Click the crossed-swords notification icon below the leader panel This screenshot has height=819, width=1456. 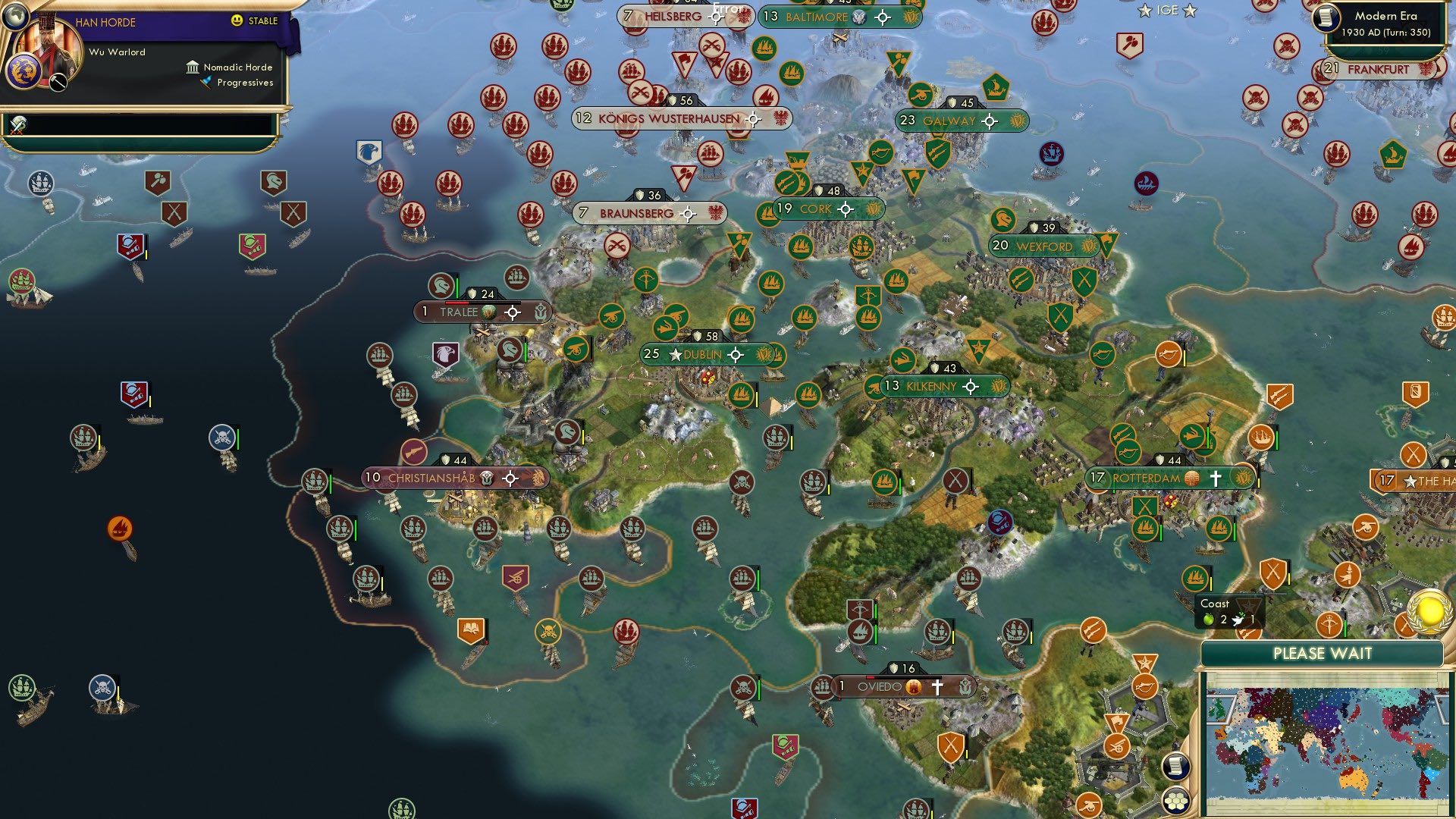tap(17, 125)
